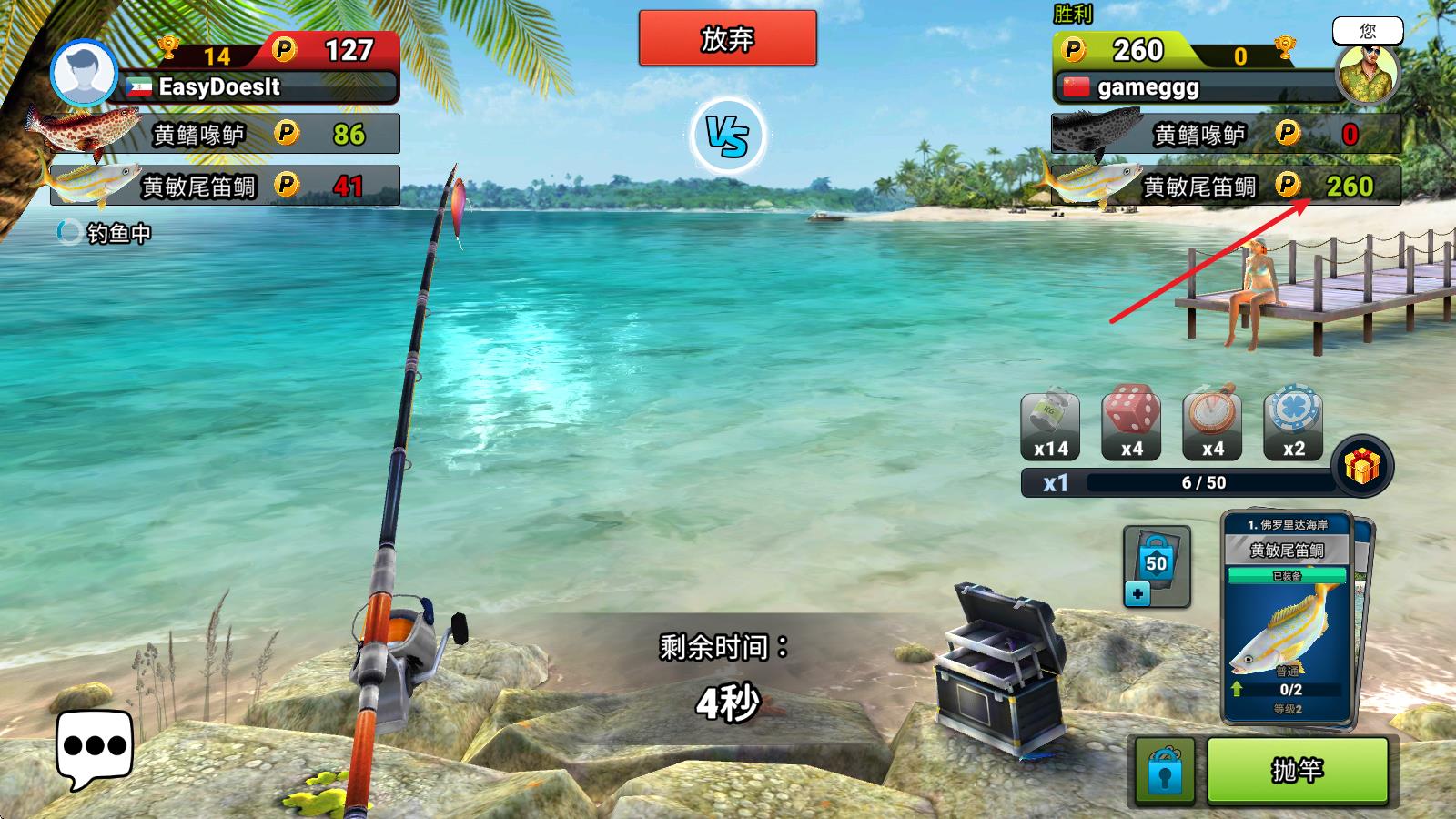Open the gift box reward
This screenshot has height=819, width=1456.
tap(1361, 467)
